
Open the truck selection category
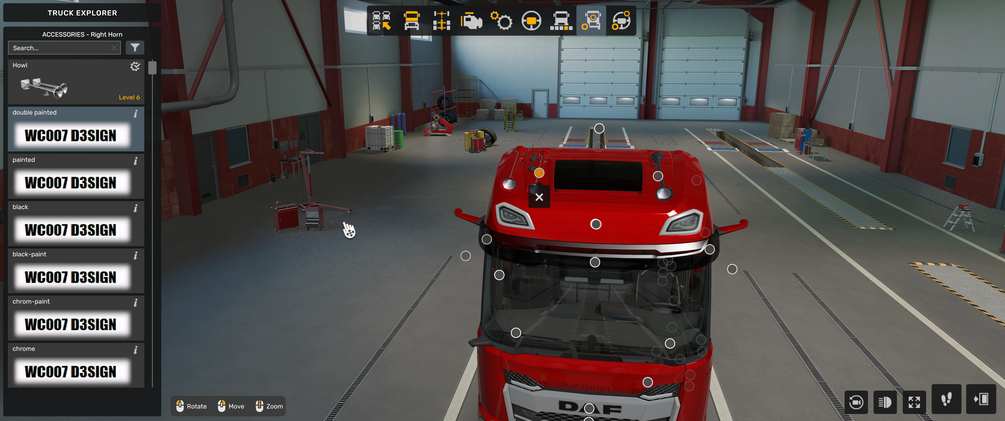click(x=381, y=21)
